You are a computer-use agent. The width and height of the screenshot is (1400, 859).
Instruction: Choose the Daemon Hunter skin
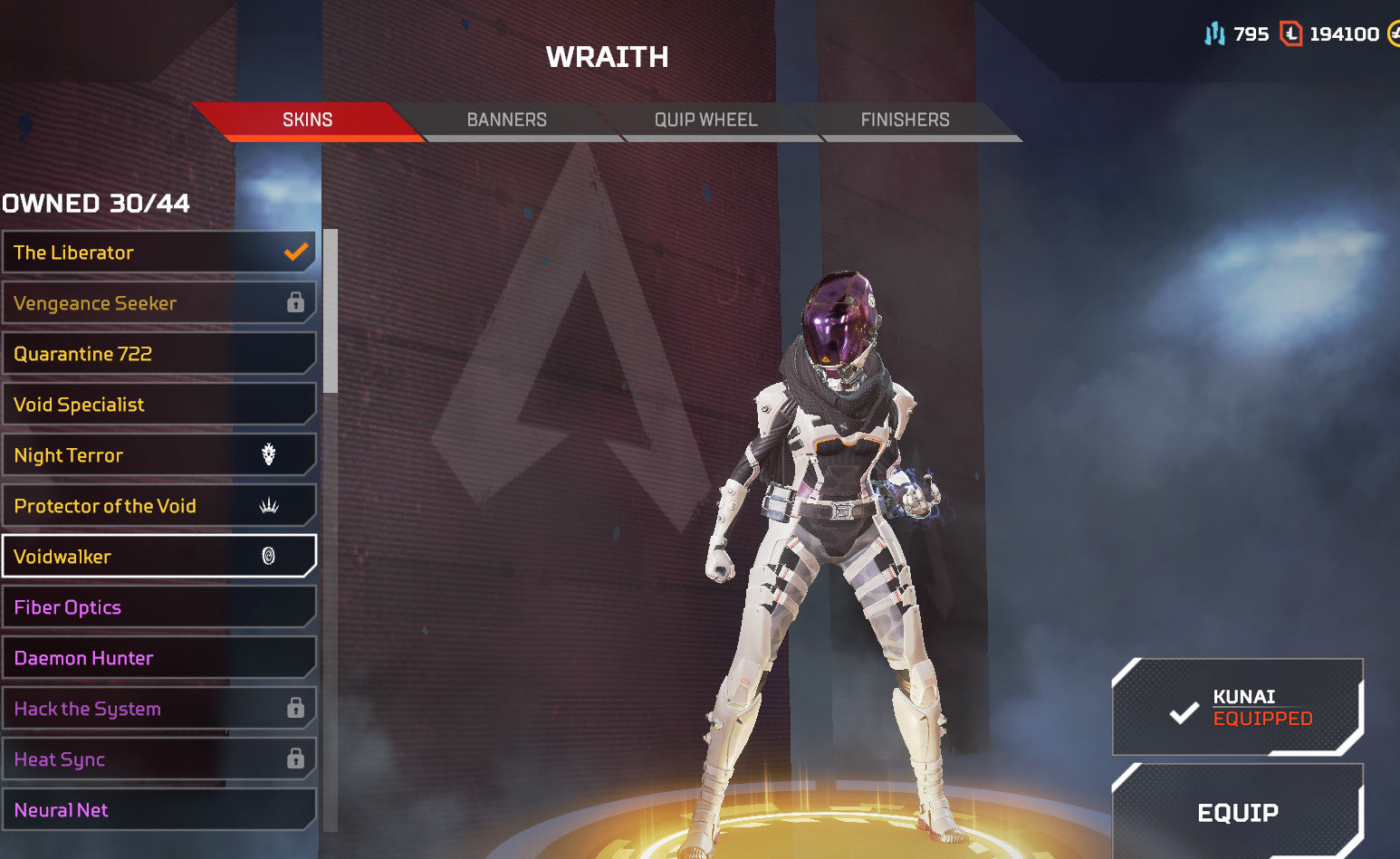coord(158,658)
